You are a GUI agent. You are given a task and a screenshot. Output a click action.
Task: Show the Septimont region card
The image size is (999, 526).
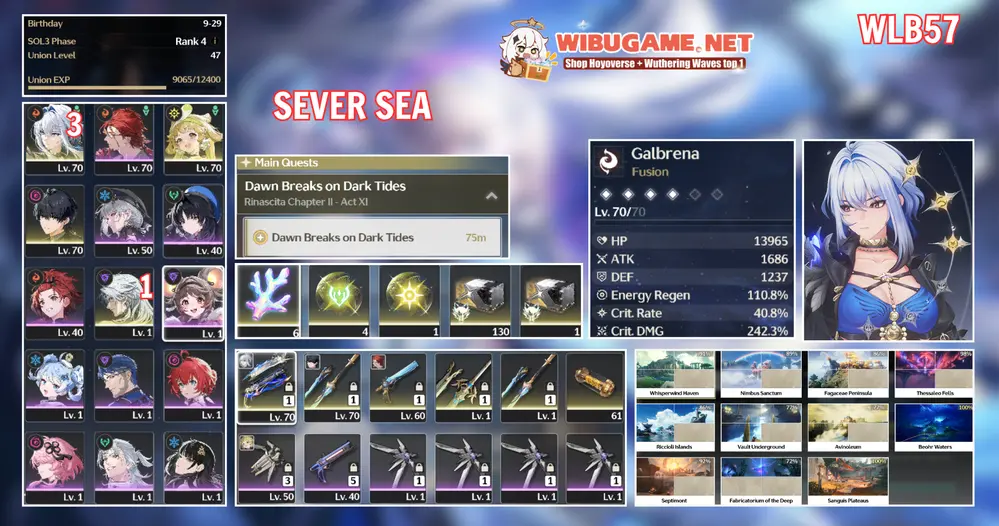[x=673, y=480]
